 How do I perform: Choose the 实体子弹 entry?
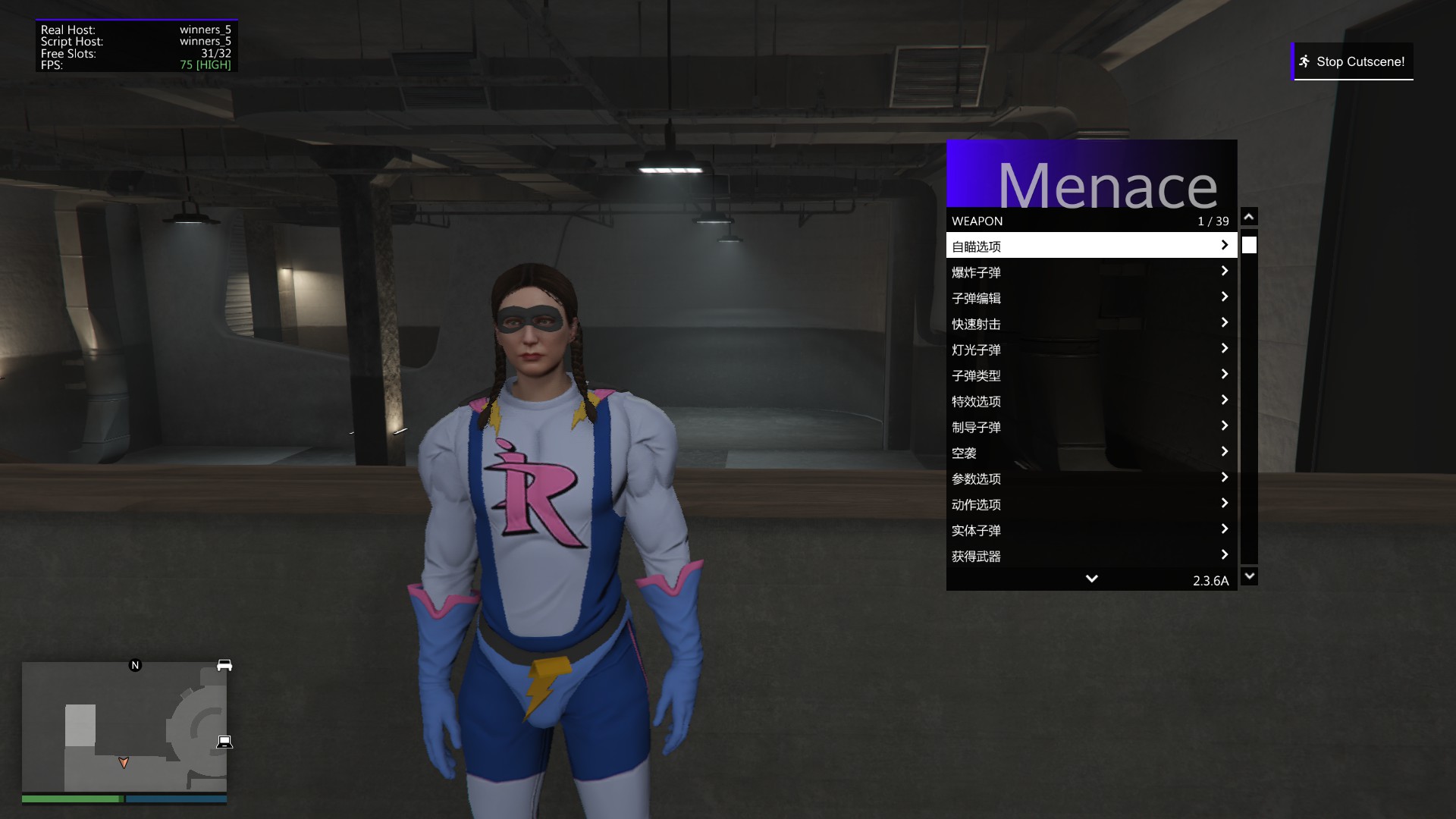[x=1090, y=529]
